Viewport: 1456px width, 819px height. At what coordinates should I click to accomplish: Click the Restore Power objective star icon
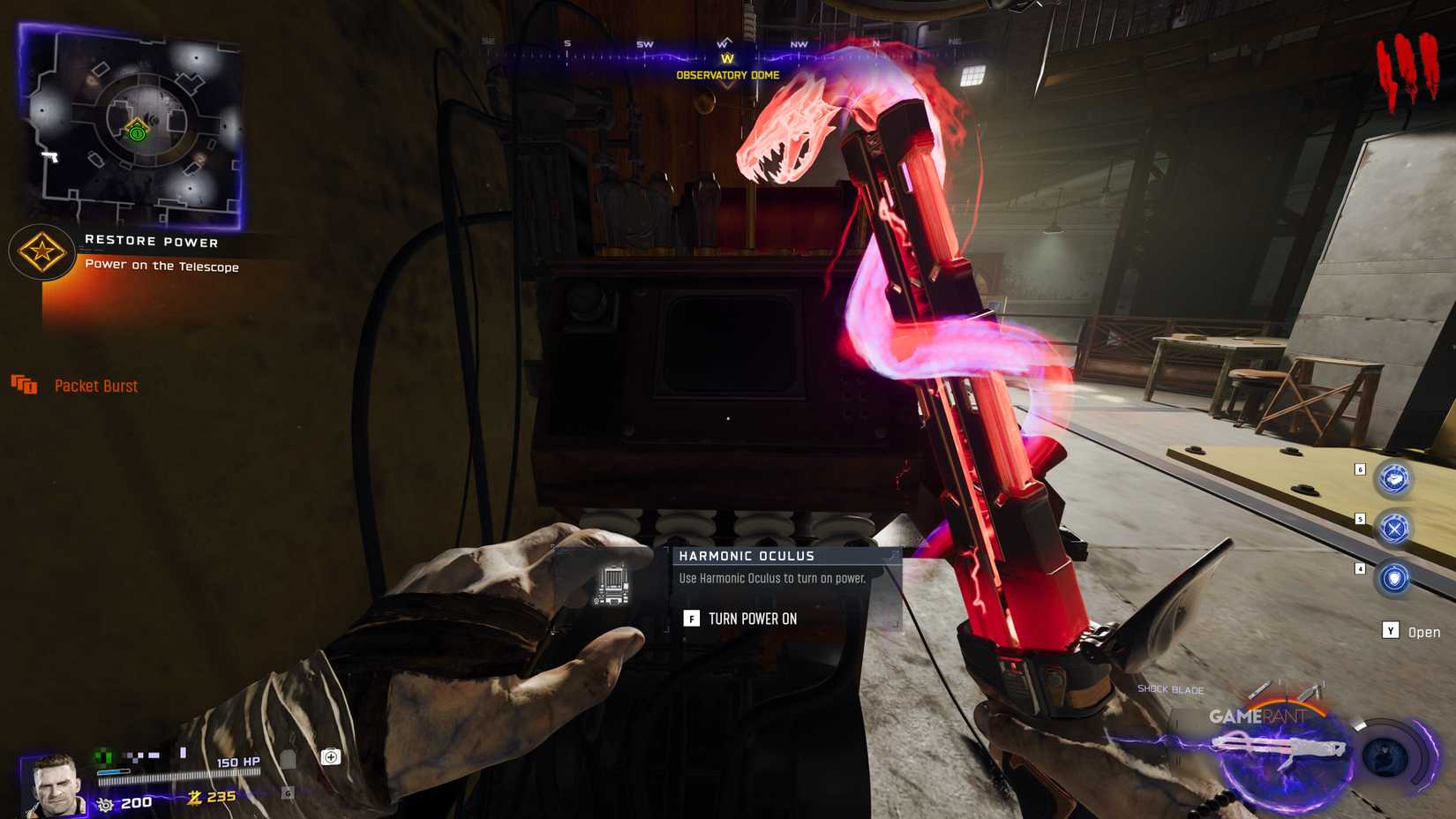point(41,252)
